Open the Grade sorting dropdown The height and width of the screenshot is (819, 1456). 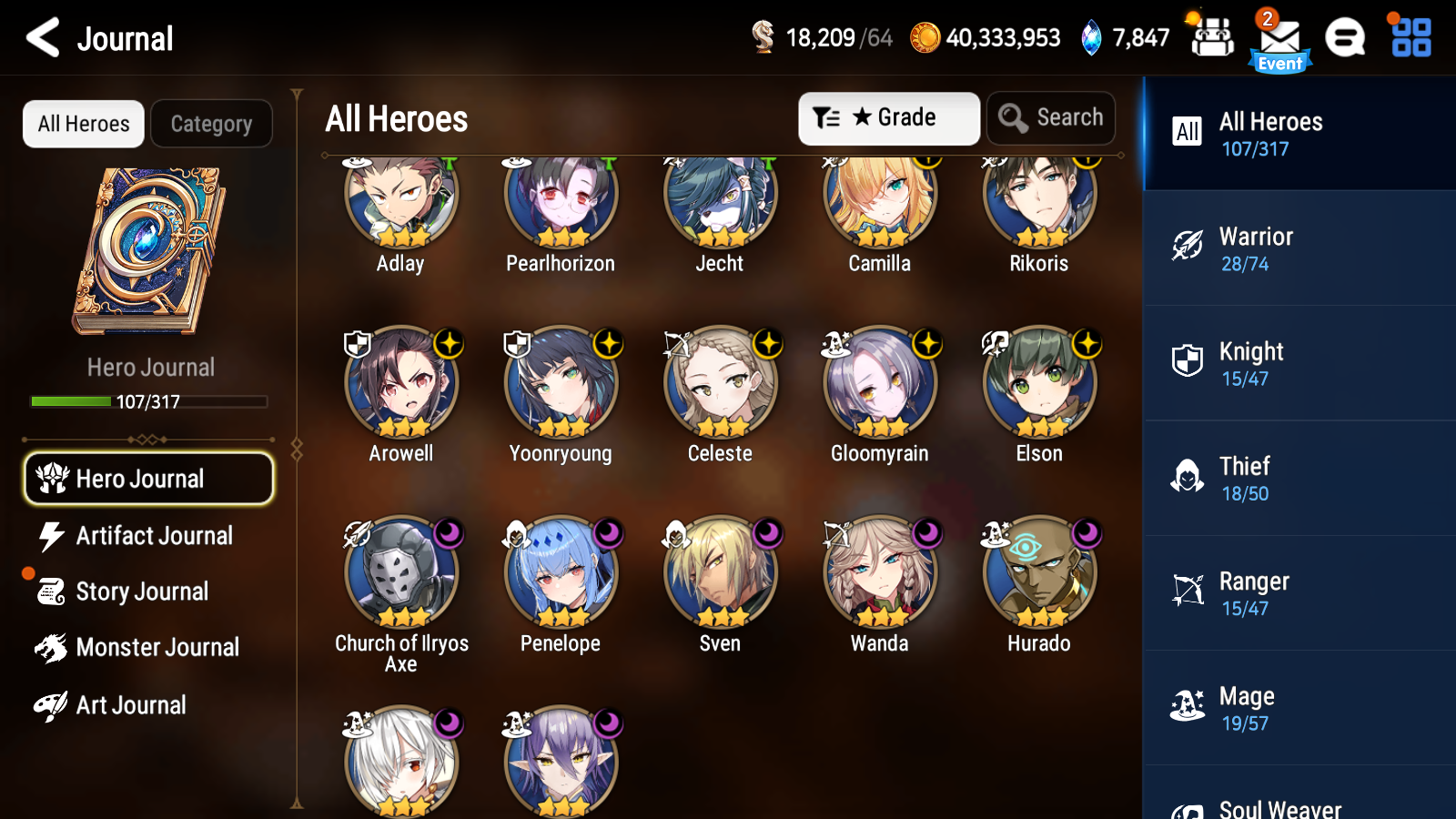point(888,117)
